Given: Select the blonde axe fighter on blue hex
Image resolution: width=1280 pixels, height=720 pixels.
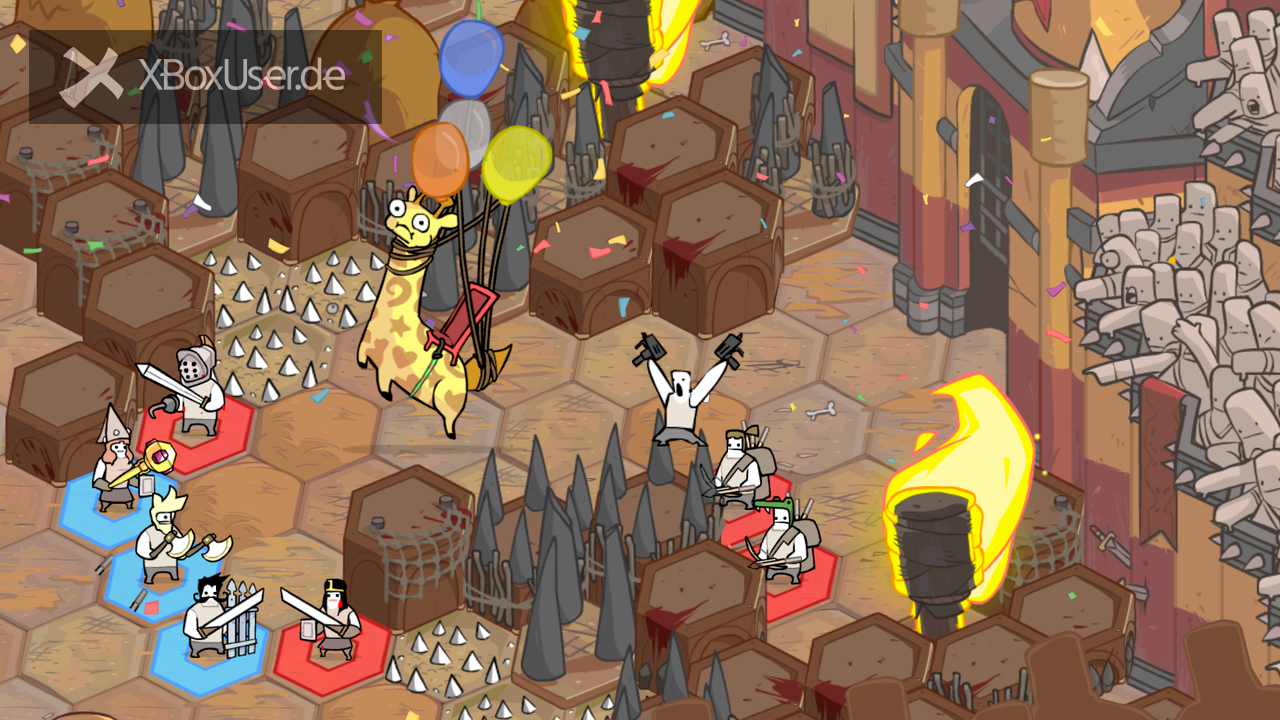Looking at the screenshot, I should click(x=163, y=538).
